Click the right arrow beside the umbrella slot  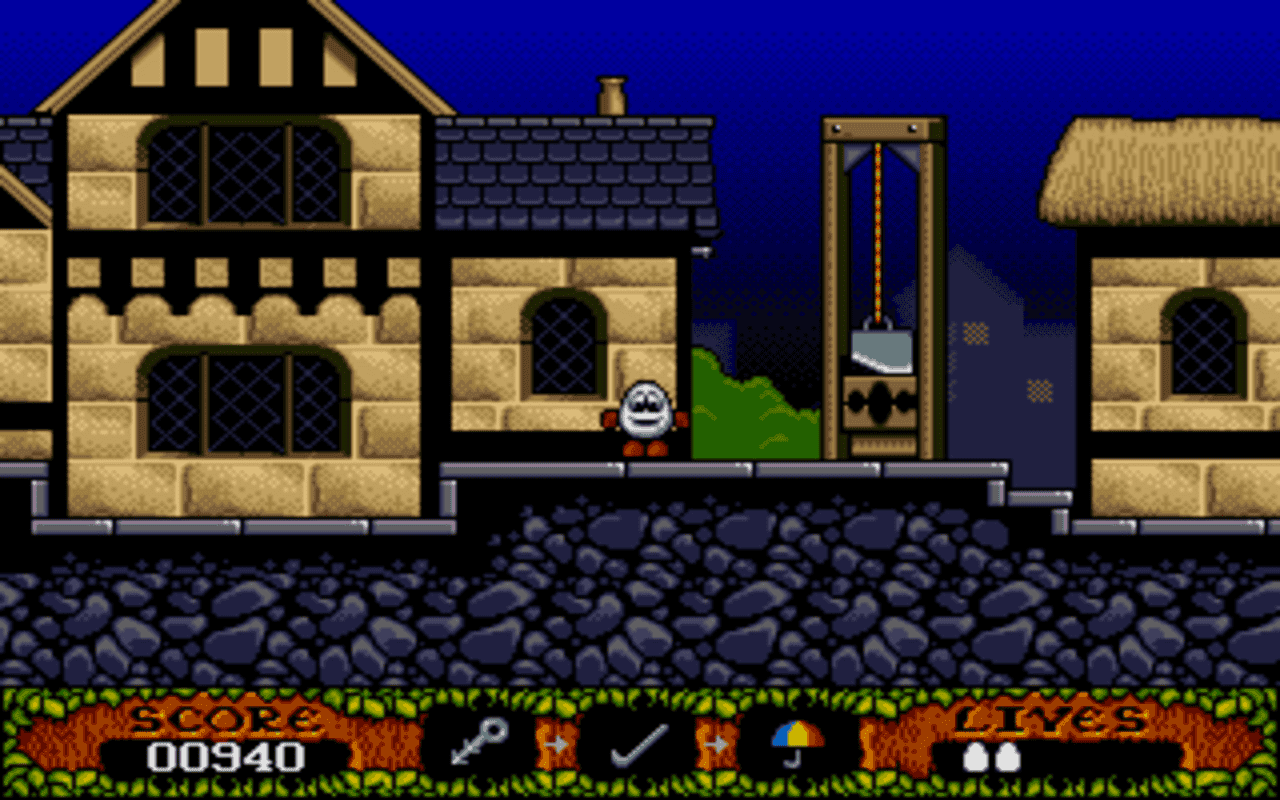point(716,744)
